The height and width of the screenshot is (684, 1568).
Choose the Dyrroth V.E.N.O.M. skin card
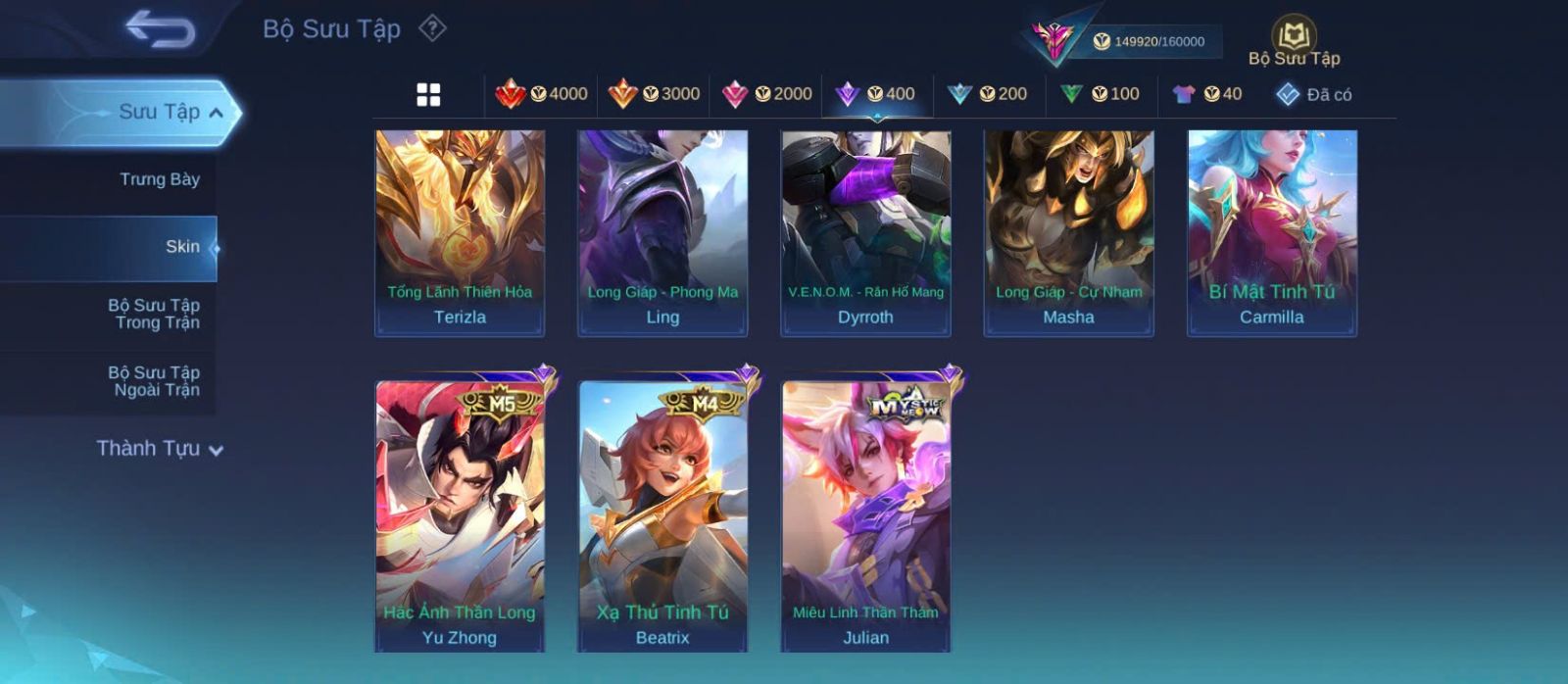(x=865, y=233)
